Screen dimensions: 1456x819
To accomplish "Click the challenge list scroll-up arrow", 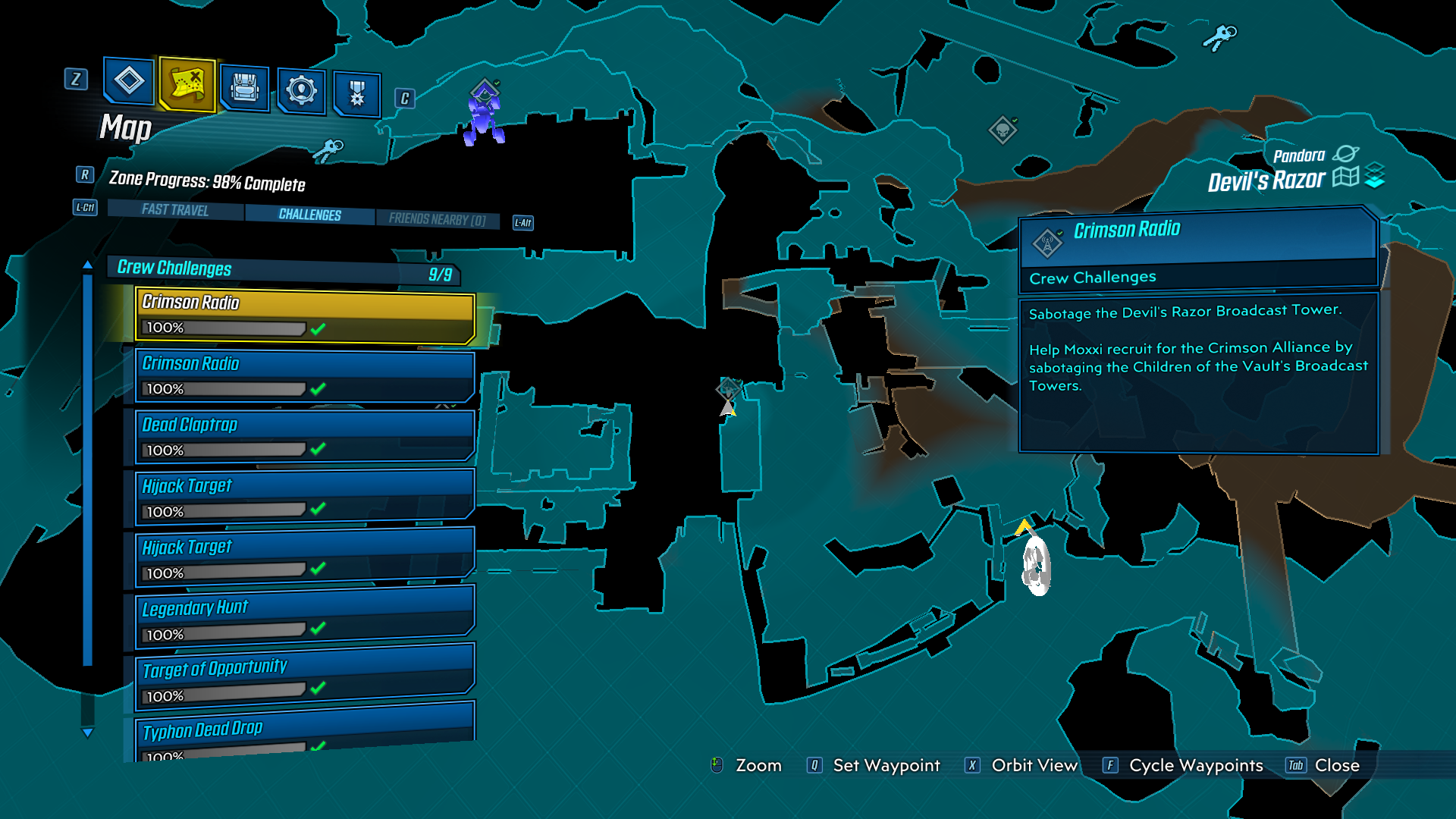I will tap(88, 265).
